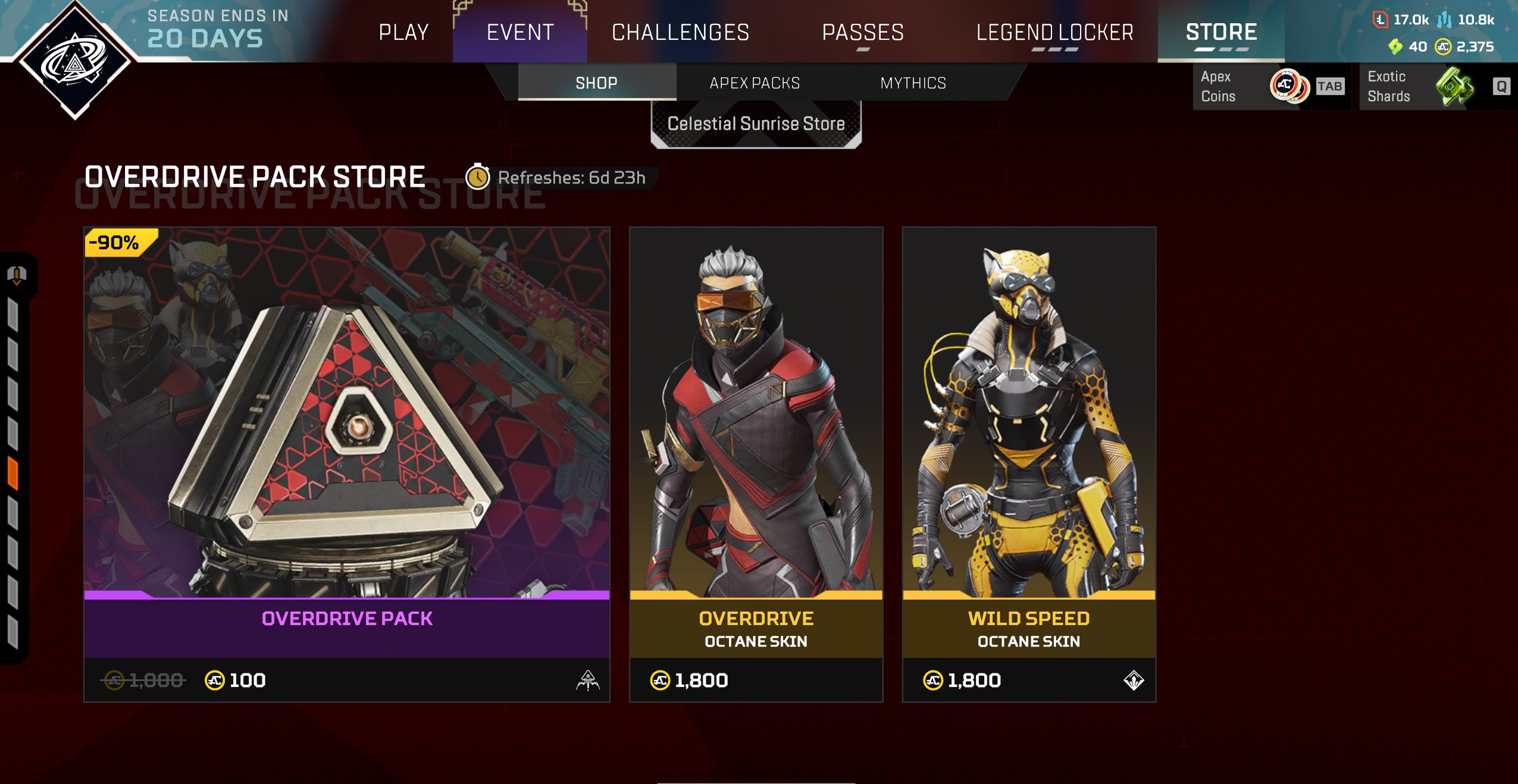
Task: Select the Shop sub-tab
Action: click(x=596, y=83)
